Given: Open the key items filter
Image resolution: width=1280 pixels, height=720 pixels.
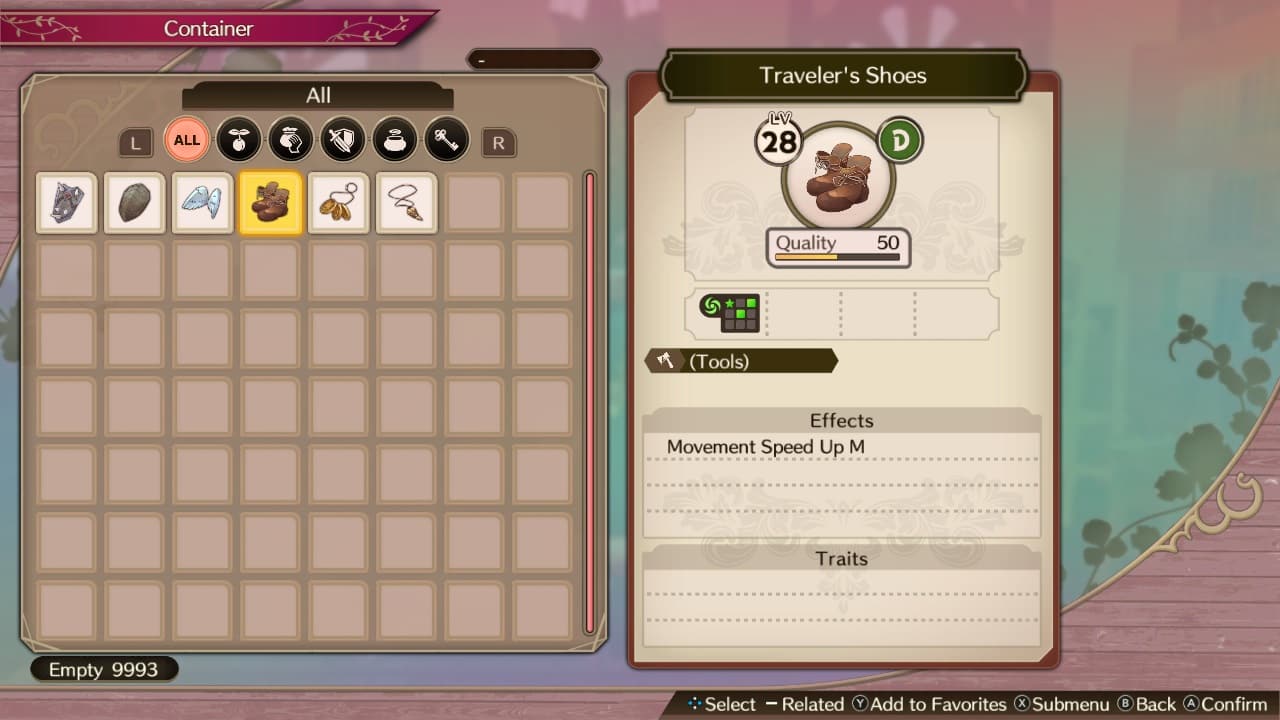Looking at the screenshot, I should coord(447,141).
